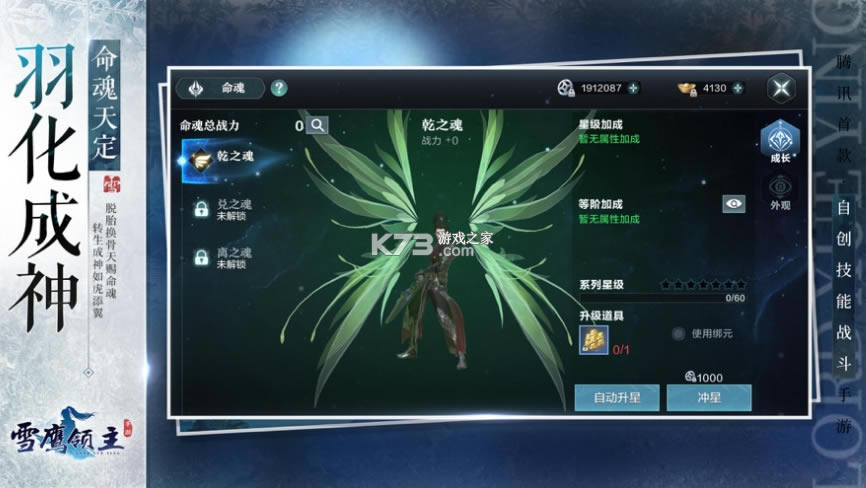Add more silver currency with plus button
The width and height of the screenshot is (866, 488).
pyautogui.click(x=633, y=88)
